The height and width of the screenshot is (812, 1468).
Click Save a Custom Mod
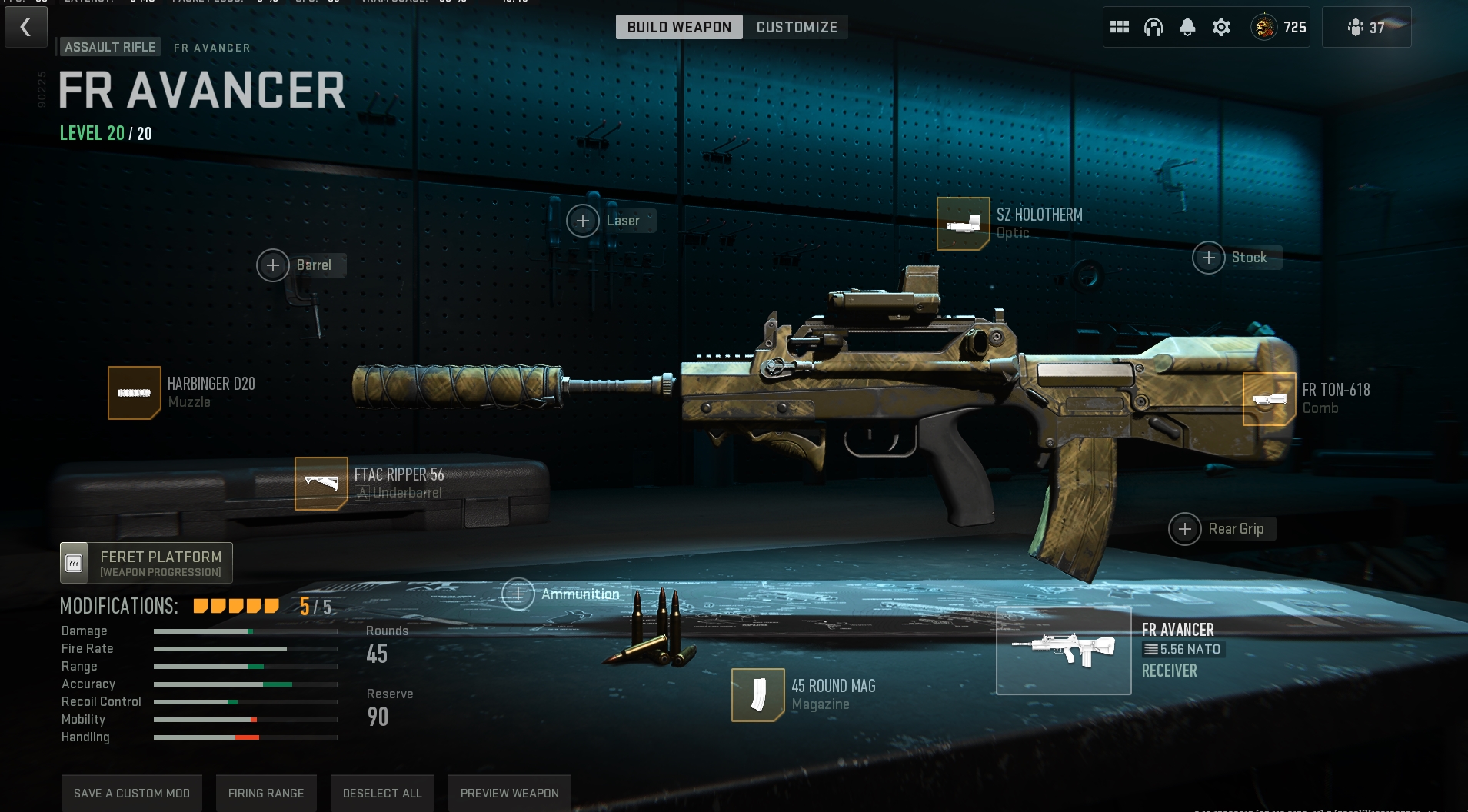click(x=131, y=794)
